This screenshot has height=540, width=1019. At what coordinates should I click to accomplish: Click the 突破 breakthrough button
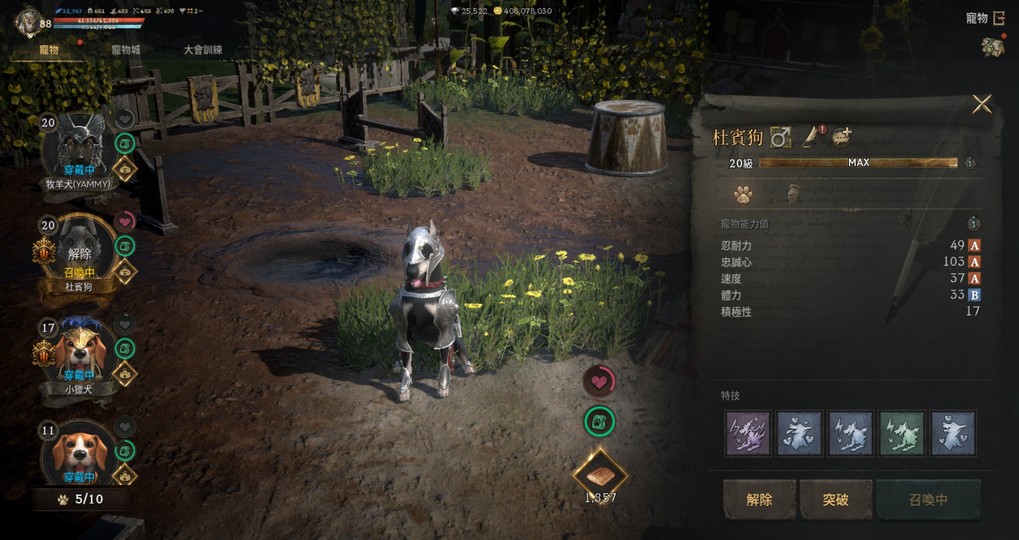tap(835, 499)
